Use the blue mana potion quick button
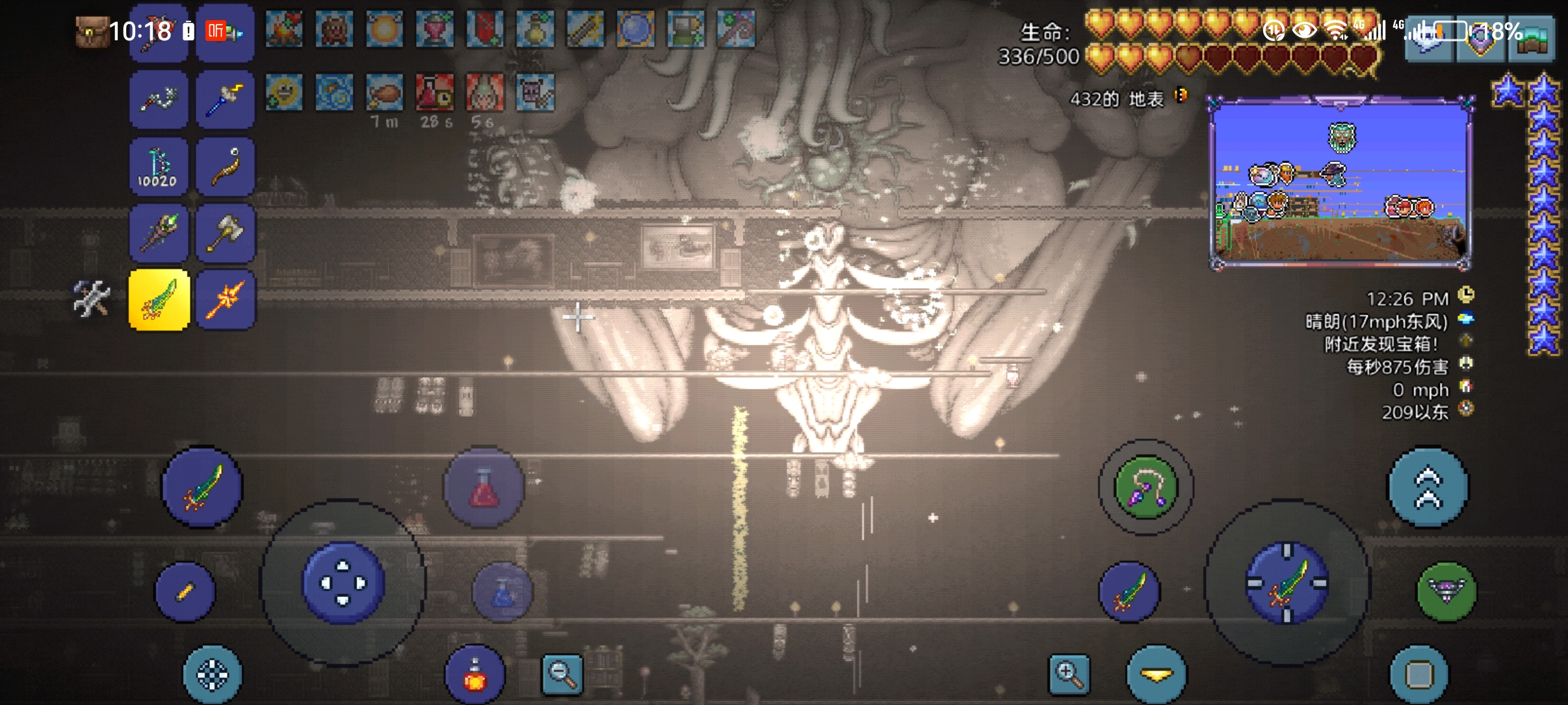This screenshot has height=705, width=1568. click(x=503, y=592)
